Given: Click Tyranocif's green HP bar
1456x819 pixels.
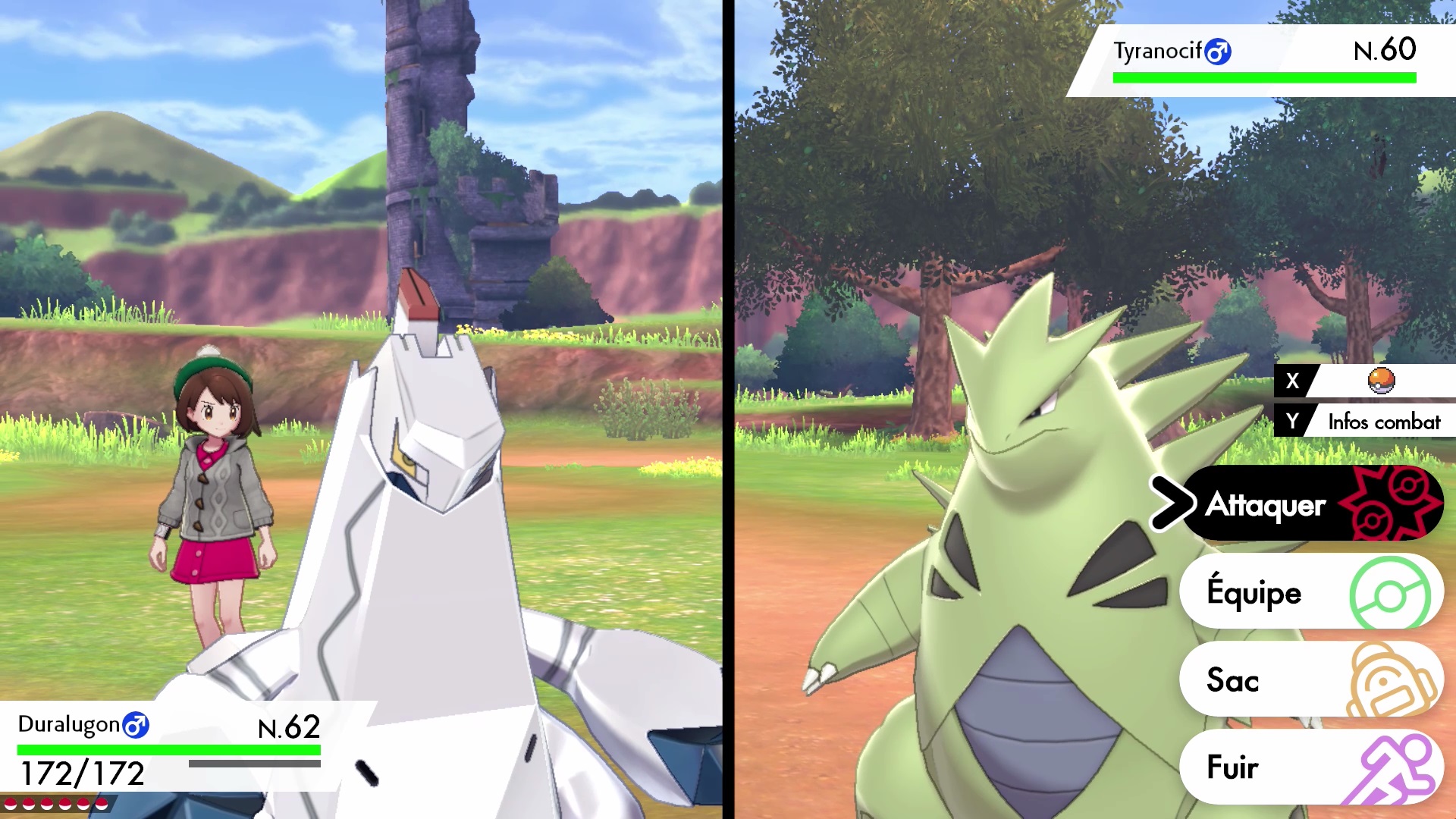Looking at the screenshot, I should click(x=1263, y=77).
